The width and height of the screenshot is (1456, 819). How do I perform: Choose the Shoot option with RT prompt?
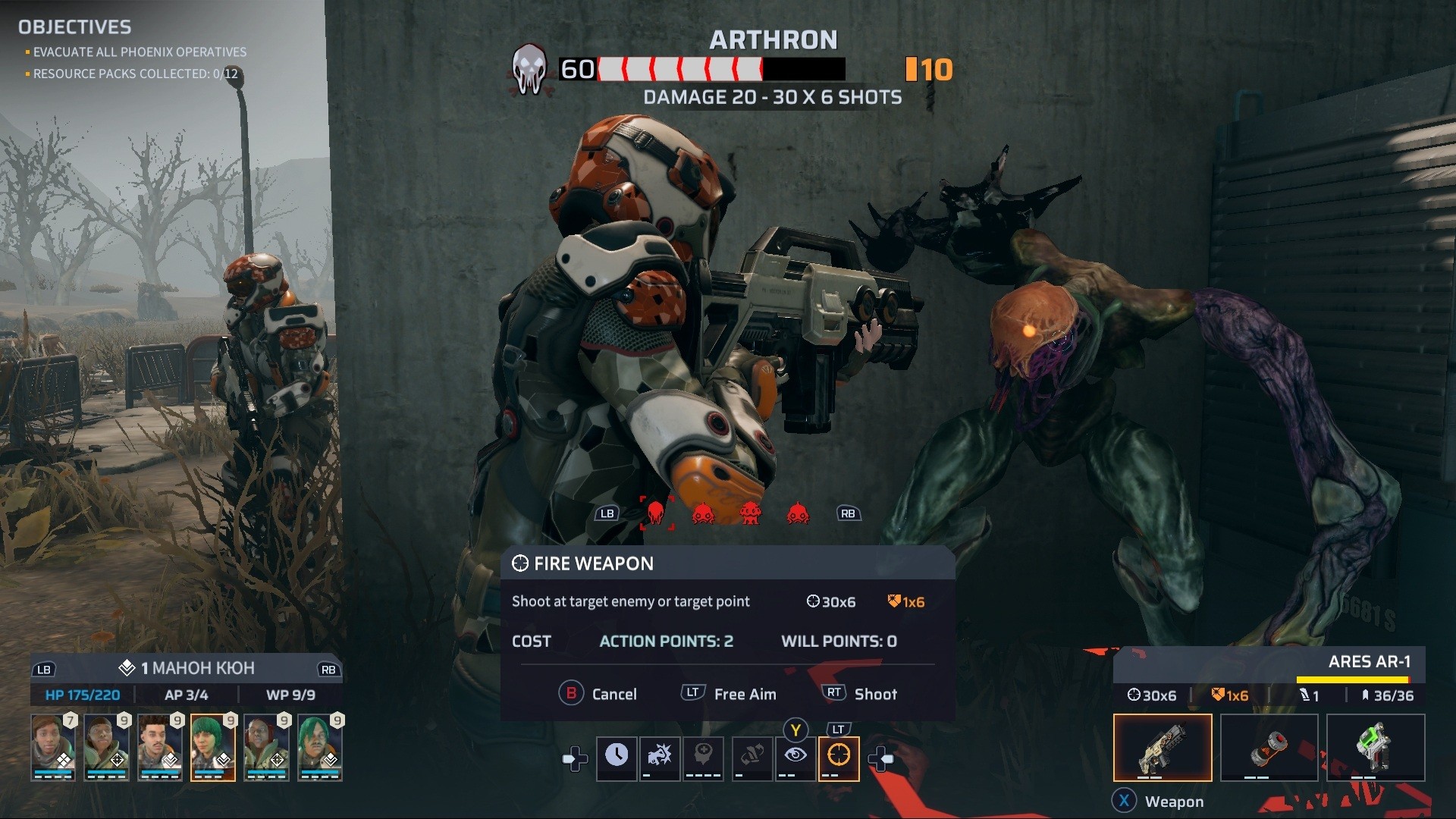(859, 693)
